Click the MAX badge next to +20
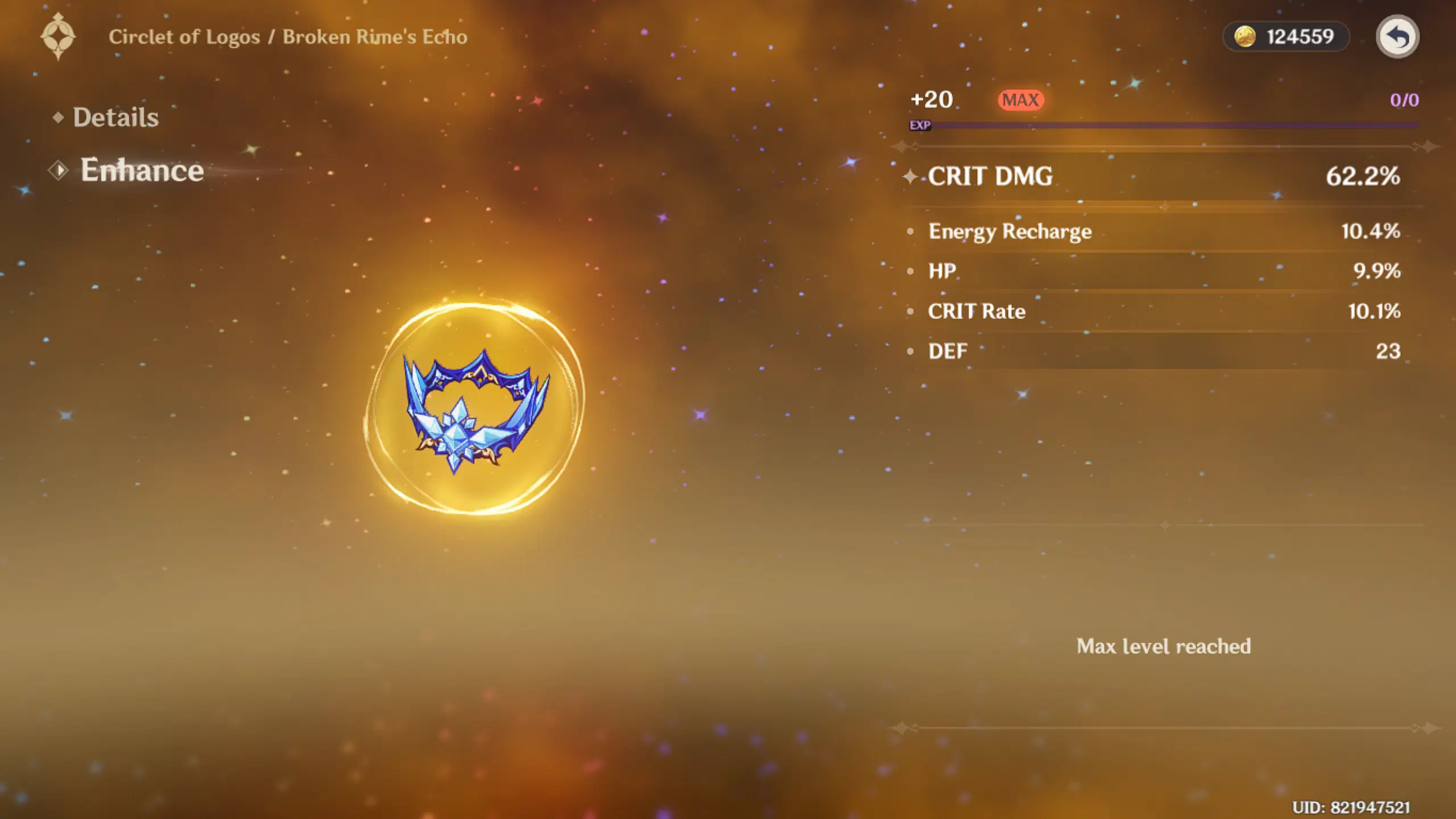 [1021, 100]
